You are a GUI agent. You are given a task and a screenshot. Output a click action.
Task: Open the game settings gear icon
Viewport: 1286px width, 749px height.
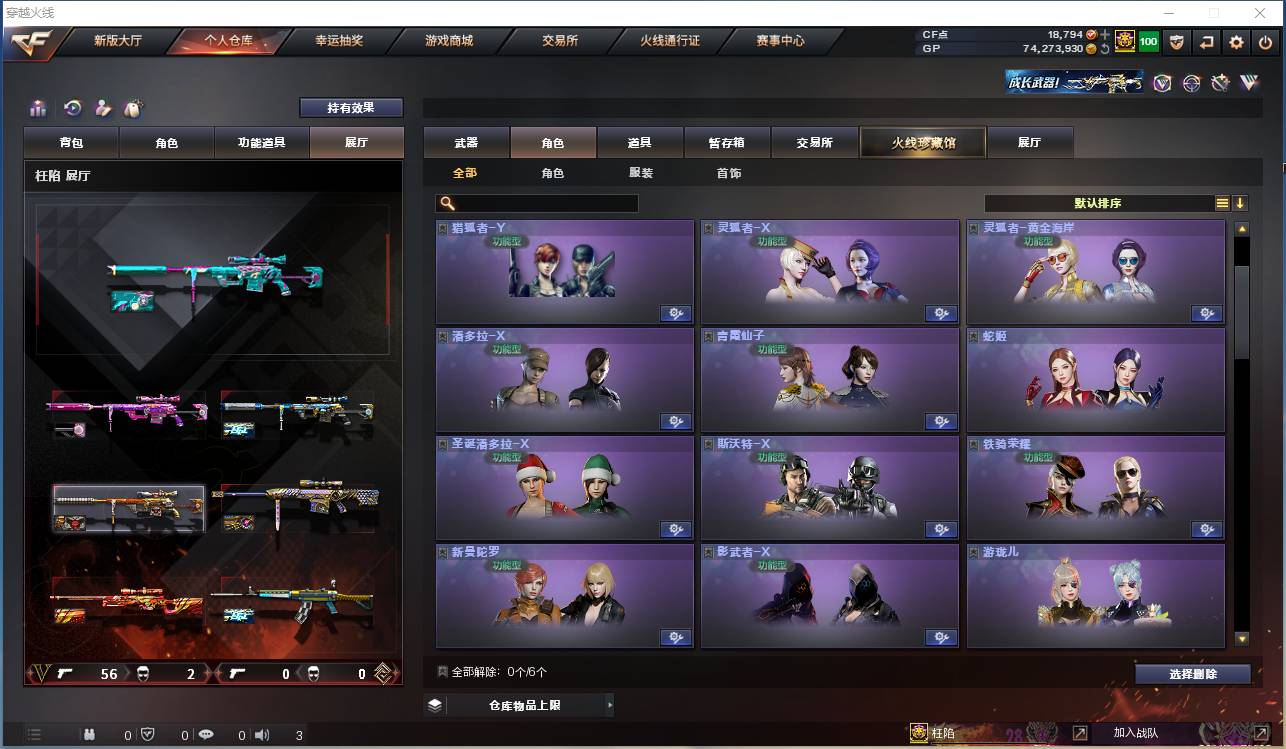[x=1237, y=41]
